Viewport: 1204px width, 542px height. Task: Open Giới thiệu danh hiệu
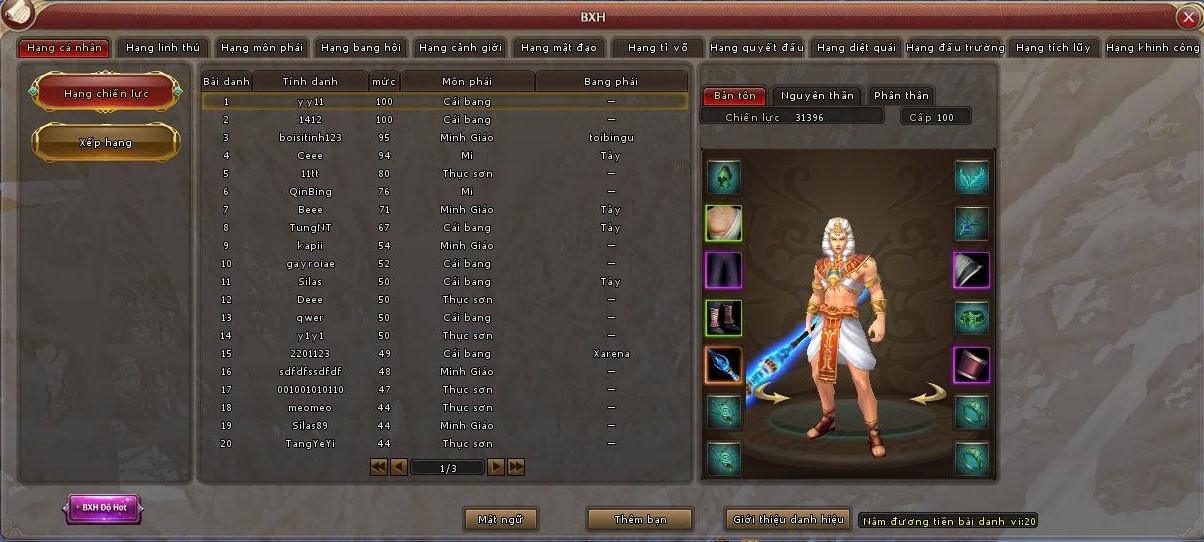point(788,519)
